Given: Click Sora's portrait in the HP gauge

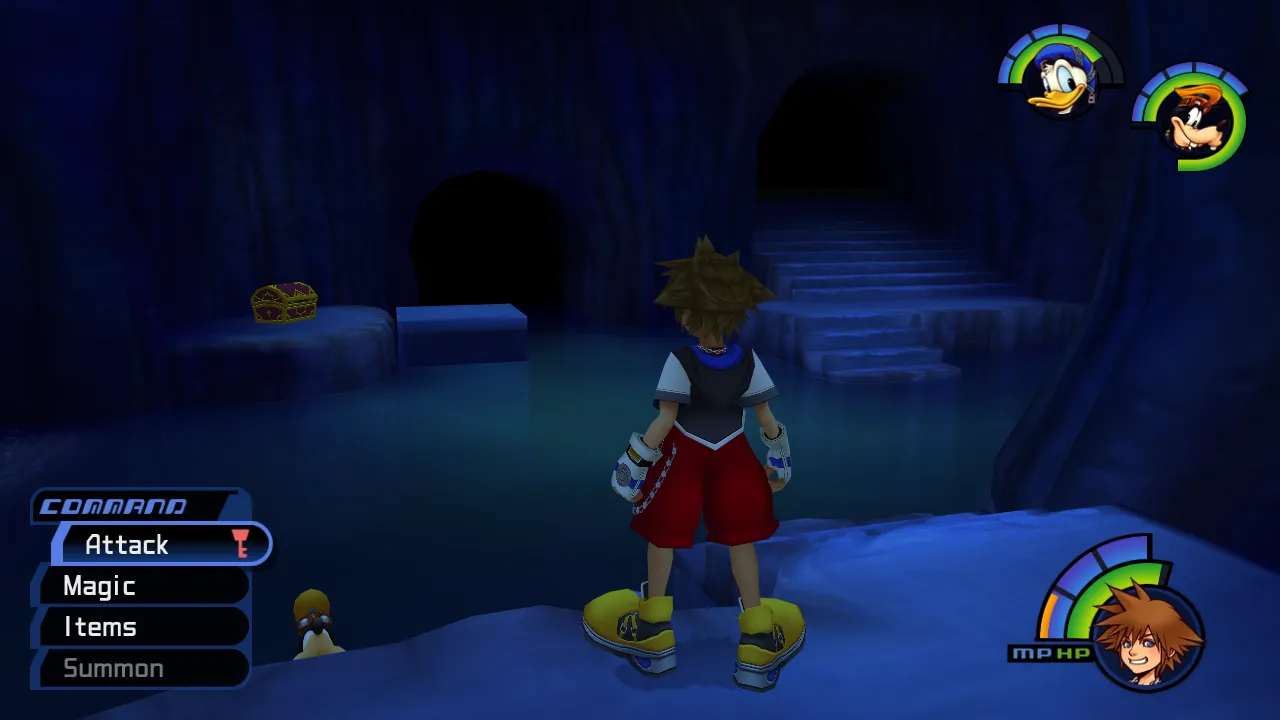Looking at the screenshot, I should pyautogui.click(x=1147, y=636).
